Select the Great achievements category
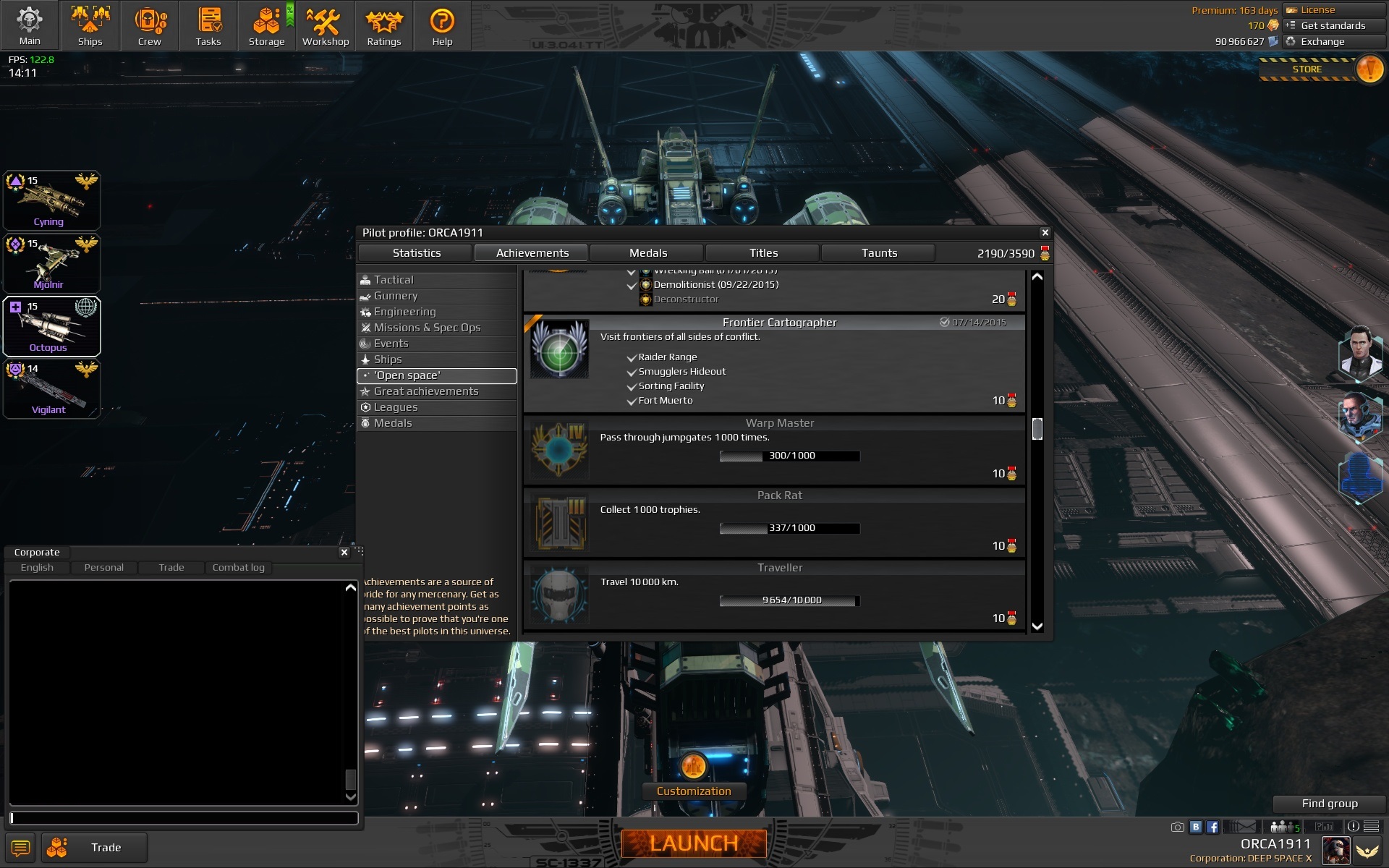The height and width of the screenshot is (868, 1389). pos(426,391)
